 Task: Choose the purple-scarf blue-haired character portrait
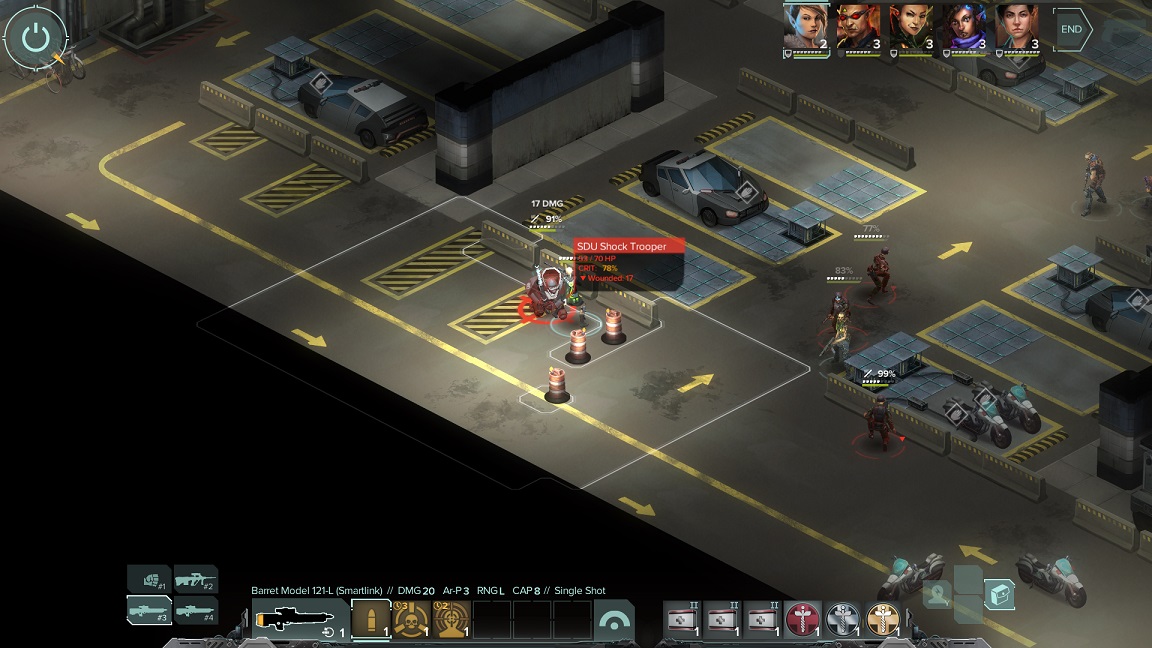pyautogui.click(x=964, y=27)
